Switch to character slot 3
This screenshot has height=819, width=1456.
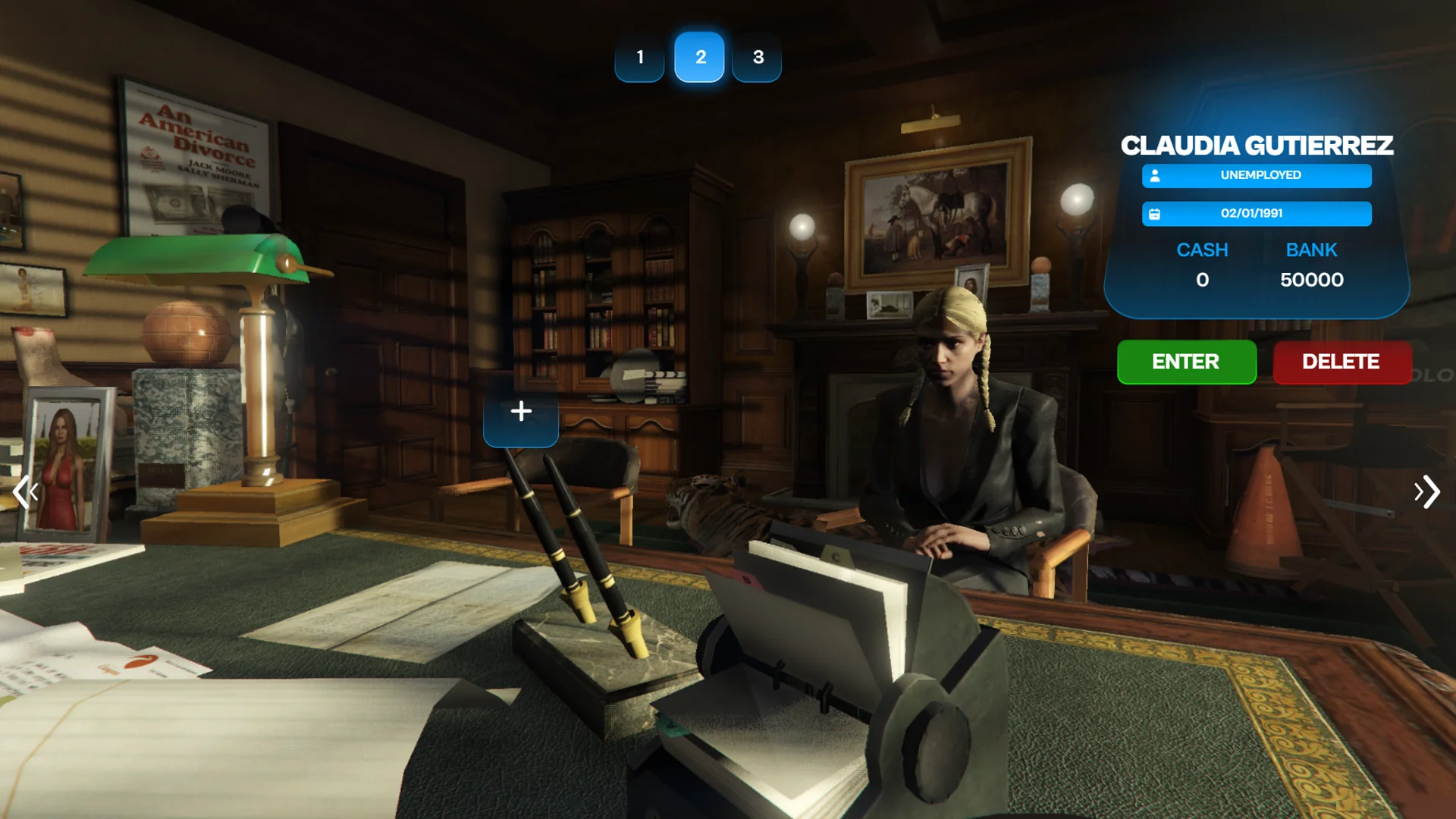click(758, 57)
